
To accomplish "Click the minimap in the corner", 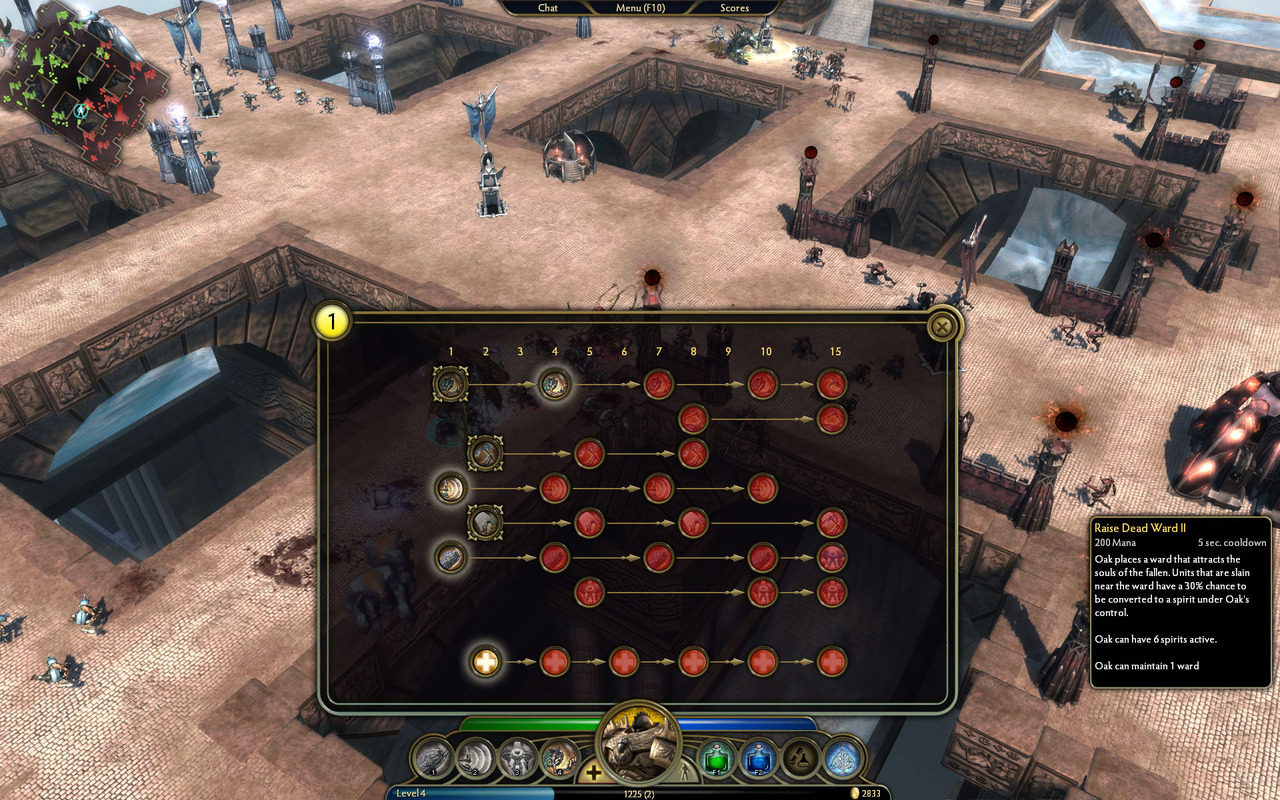I will (x=82, y=82).
